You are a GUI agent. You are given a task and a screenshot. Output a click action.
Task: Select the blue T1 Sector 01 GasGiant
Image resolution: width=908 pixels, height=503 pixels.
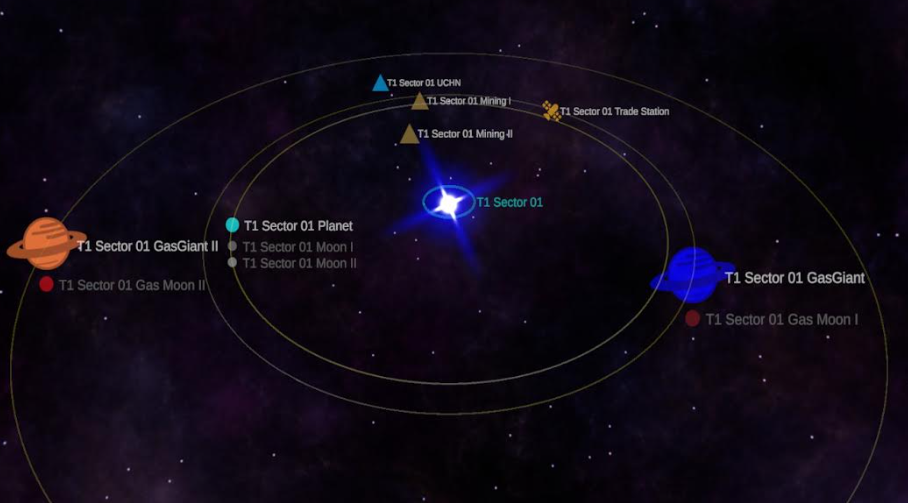(692, 274)
